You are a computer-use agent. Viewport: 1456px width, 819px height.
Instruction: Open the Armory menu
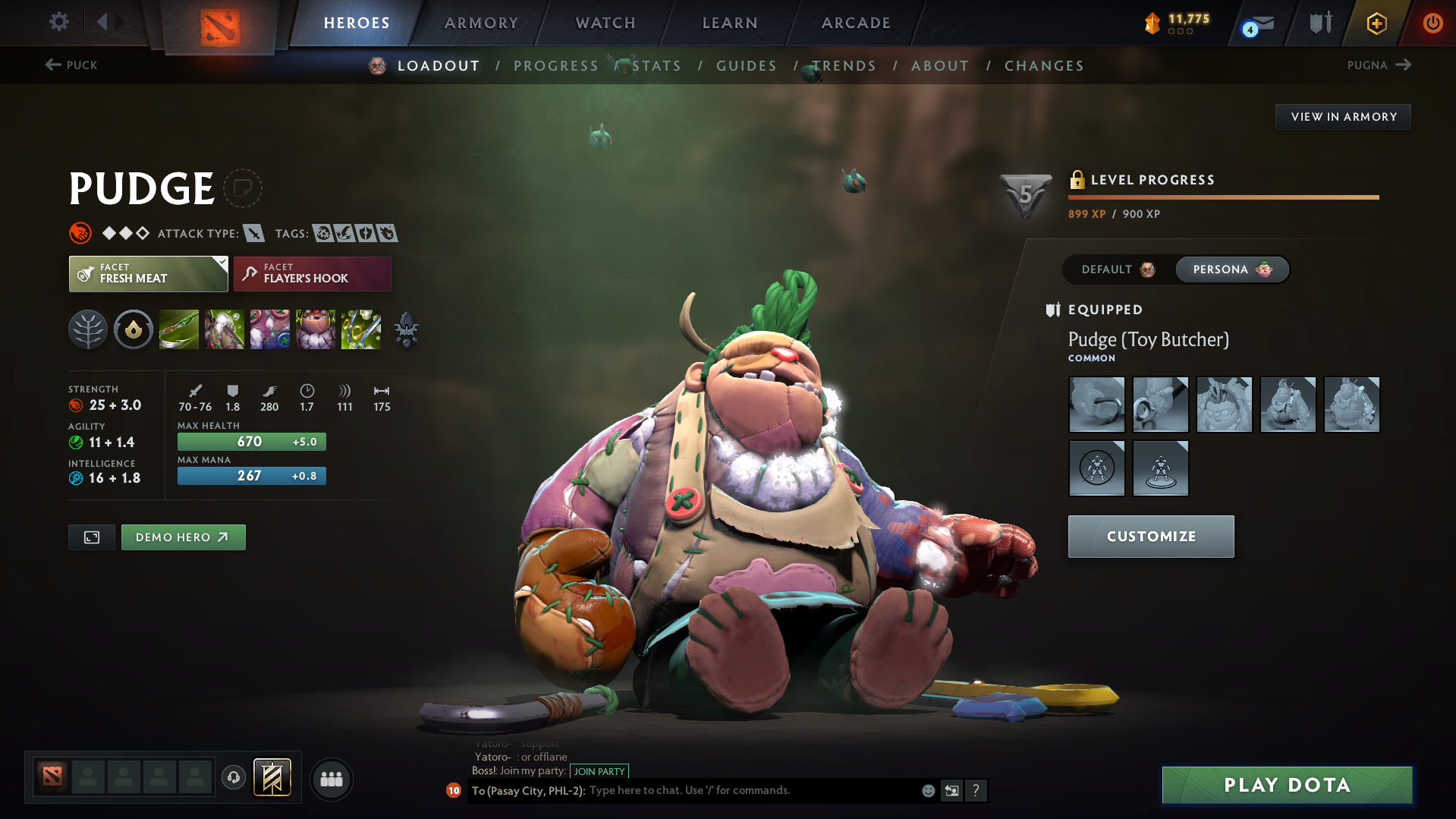[x=481, y=23]
